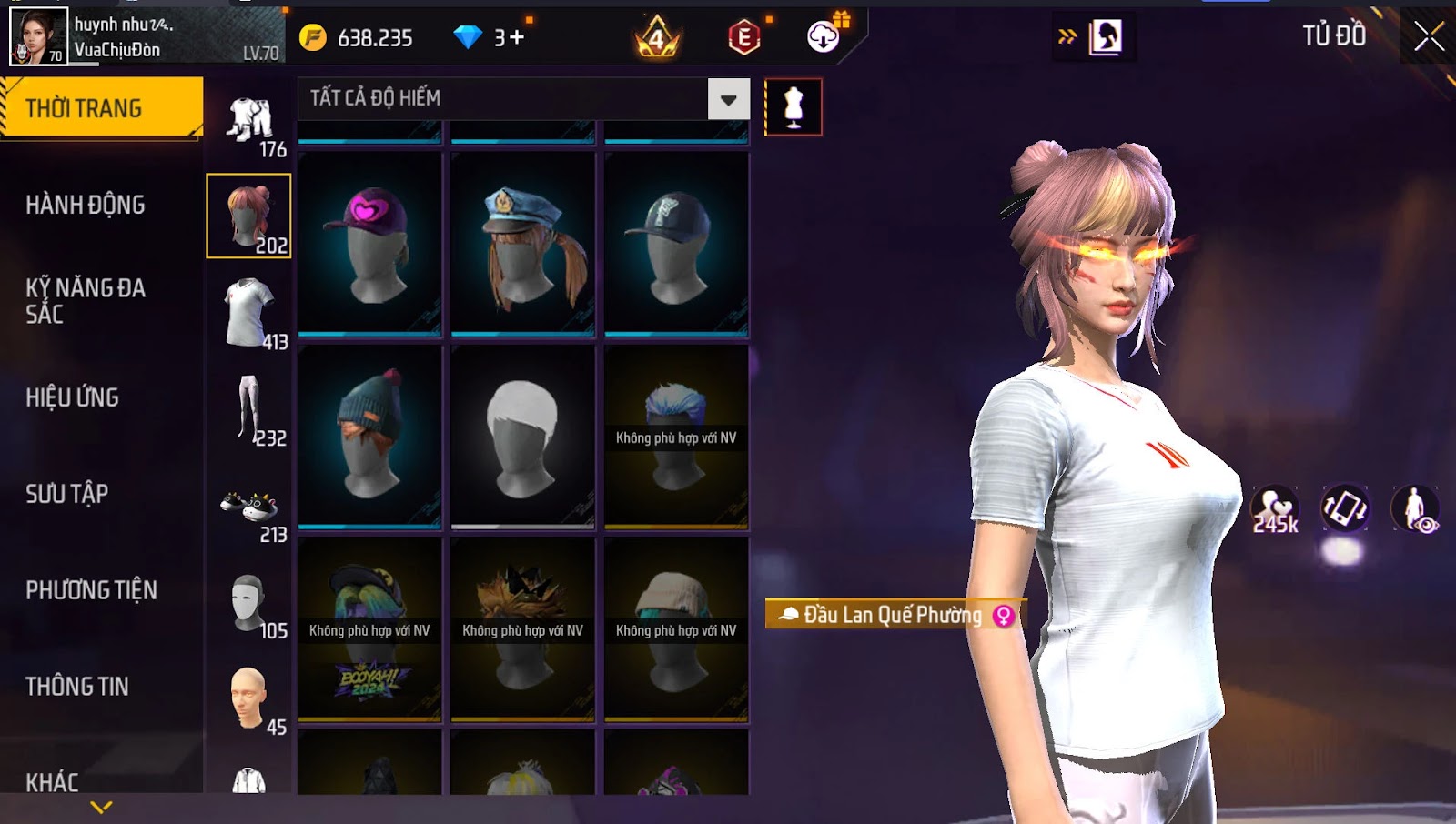Open the shoes category
Screen dimensions: 1456x824
point(249,507)
